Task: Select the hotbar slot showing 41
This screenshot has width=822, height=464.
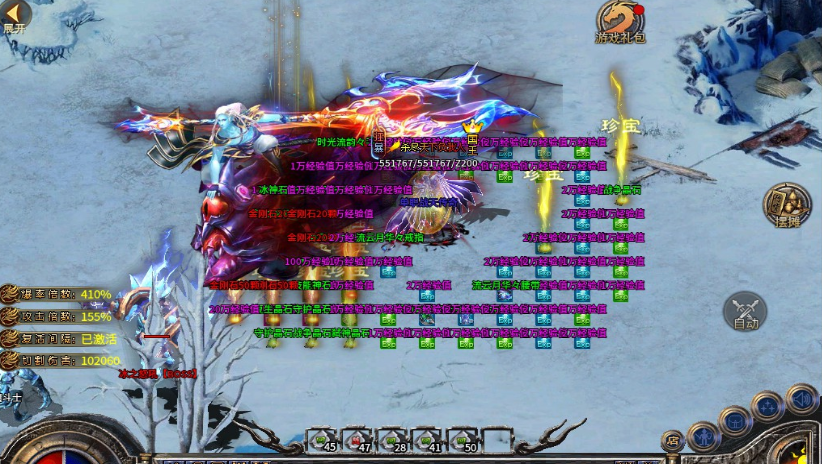Action: [428, 441]
